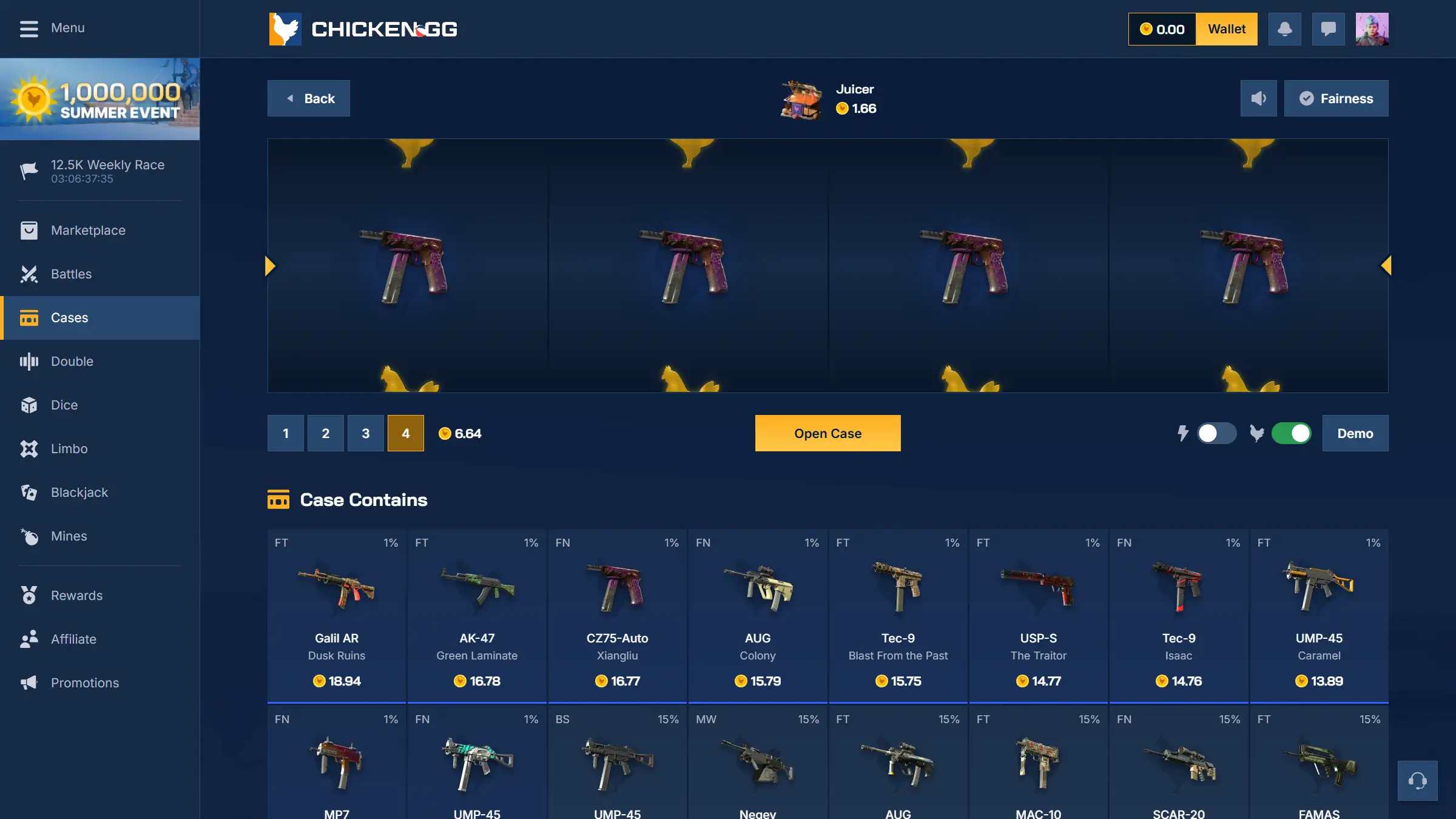Click the notification bell icon
Image resolution: width=1456 pixels, height=819 pixels.
click(1285, 29)
